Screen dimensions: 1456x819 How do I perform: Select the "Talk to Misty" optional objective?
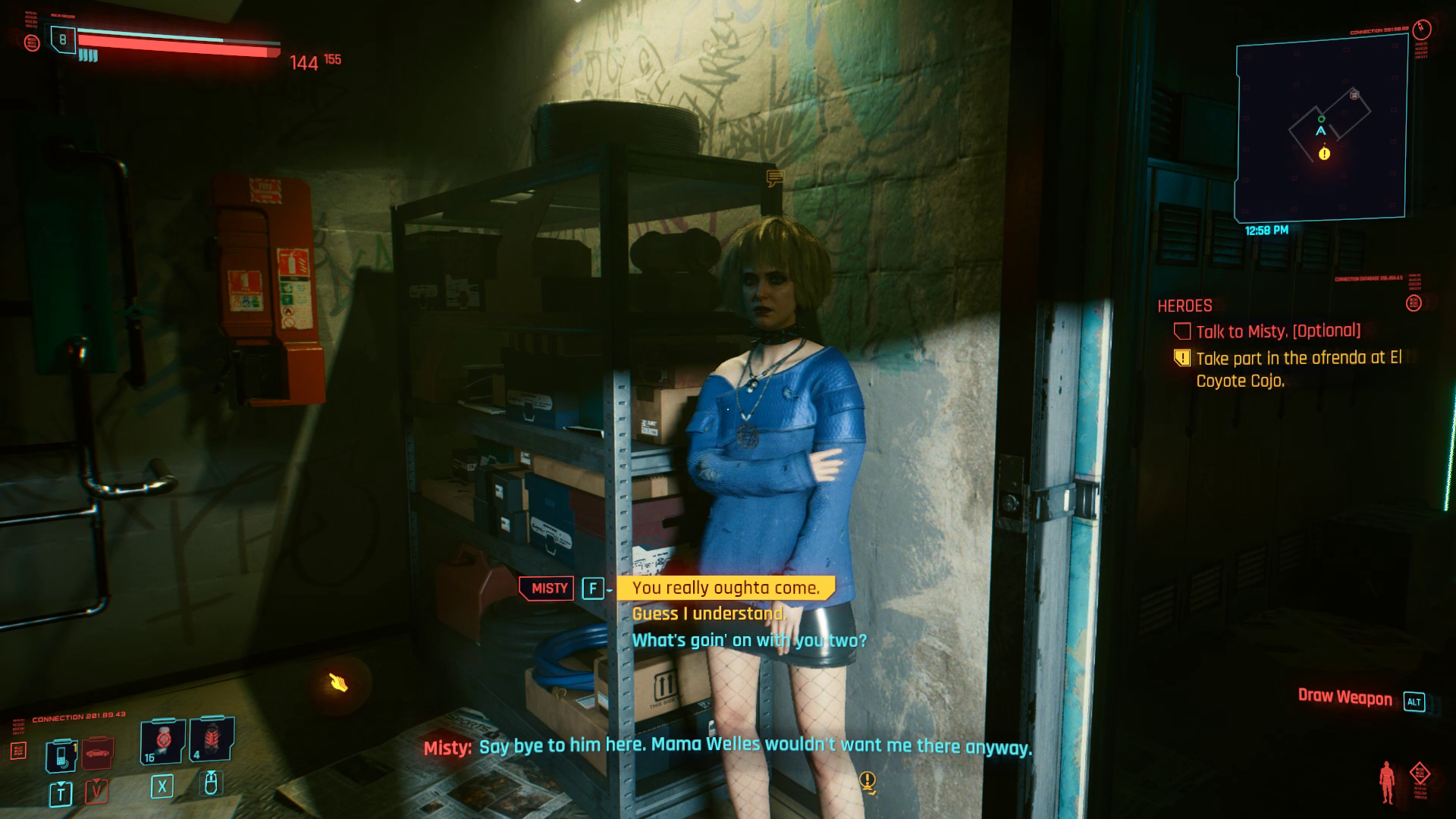1278,331
